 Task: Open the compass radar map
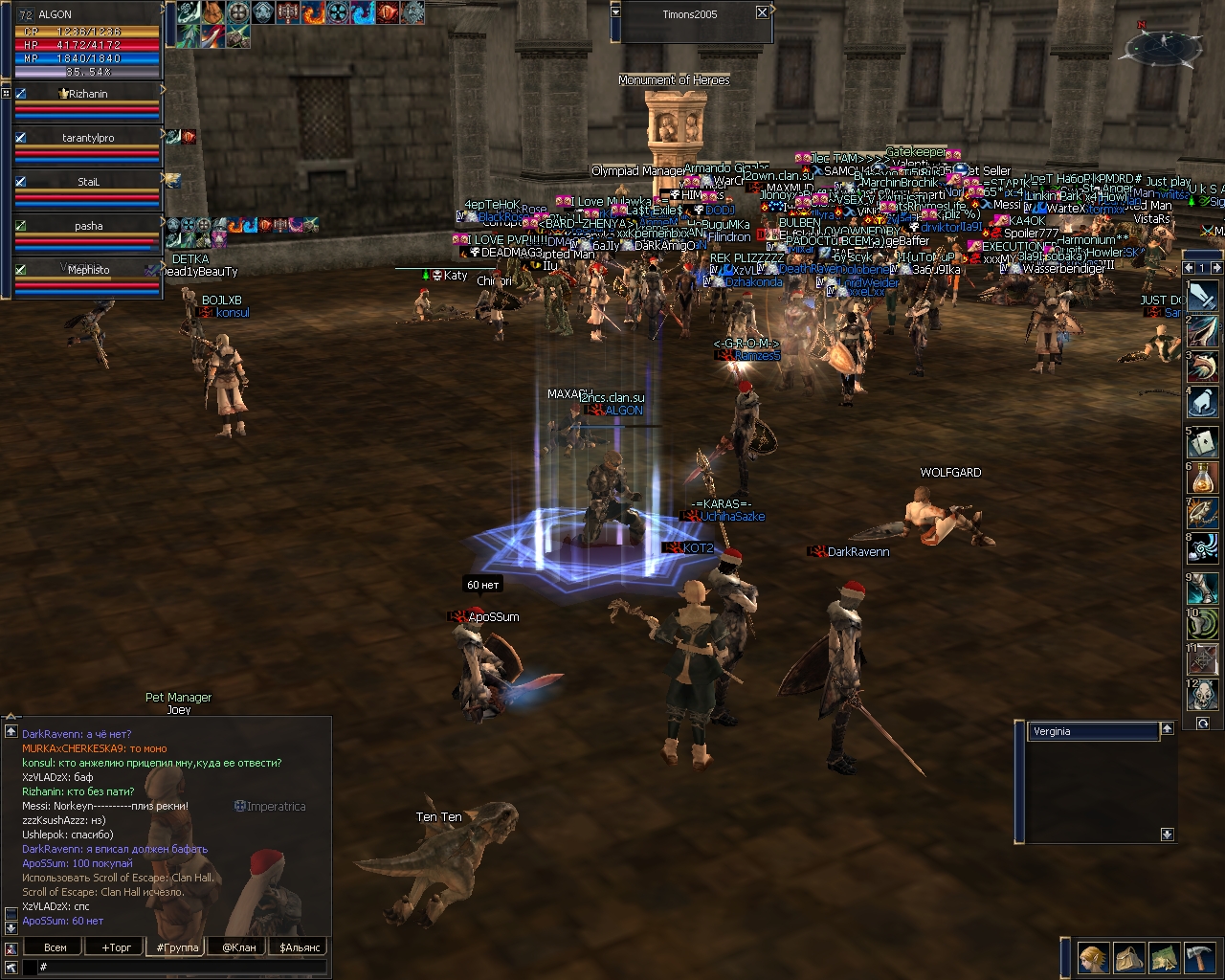click(1164, 44)
